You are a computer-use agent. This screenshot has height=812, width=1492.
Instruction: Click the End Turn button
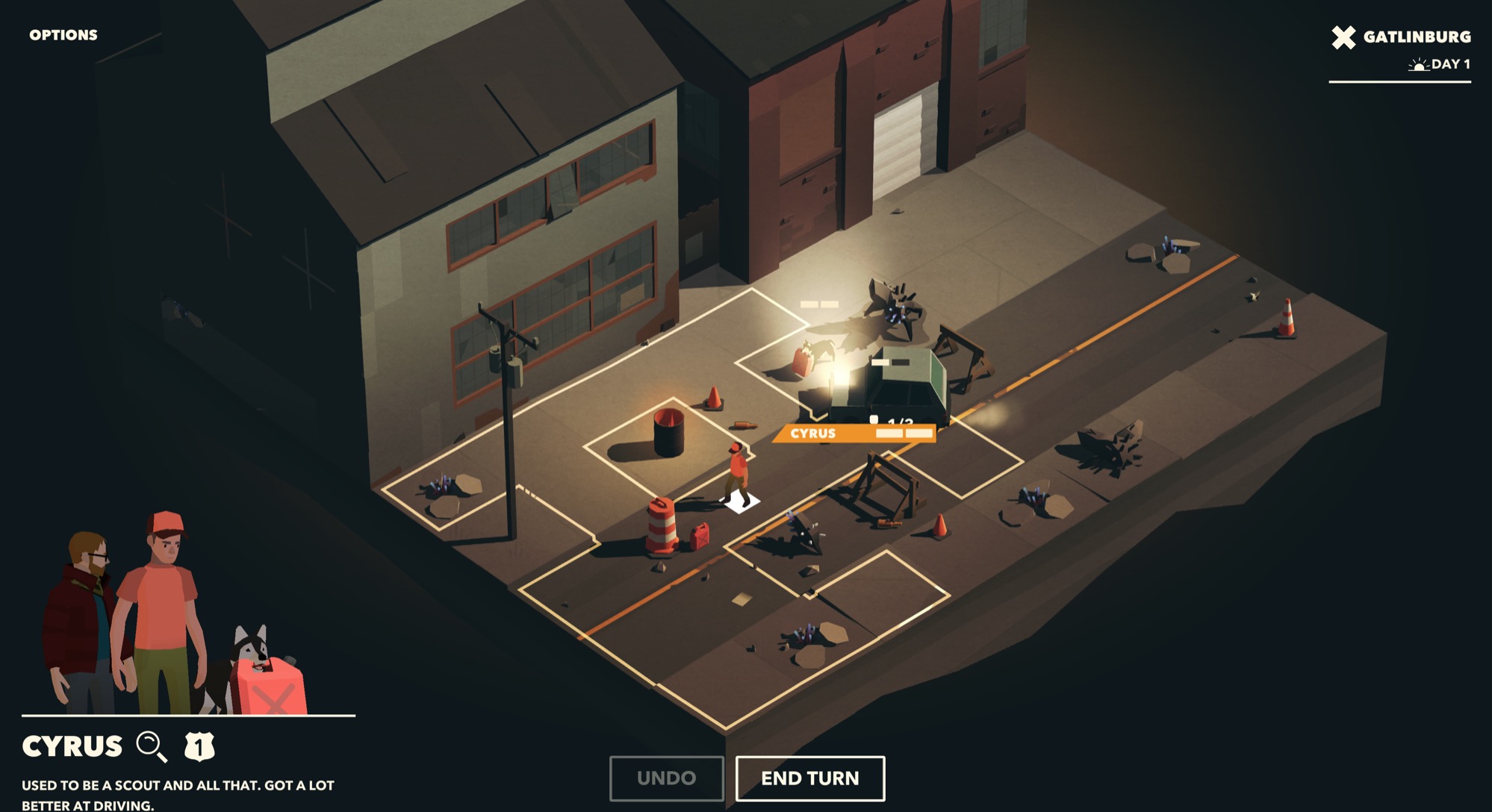tap(810, 778)
